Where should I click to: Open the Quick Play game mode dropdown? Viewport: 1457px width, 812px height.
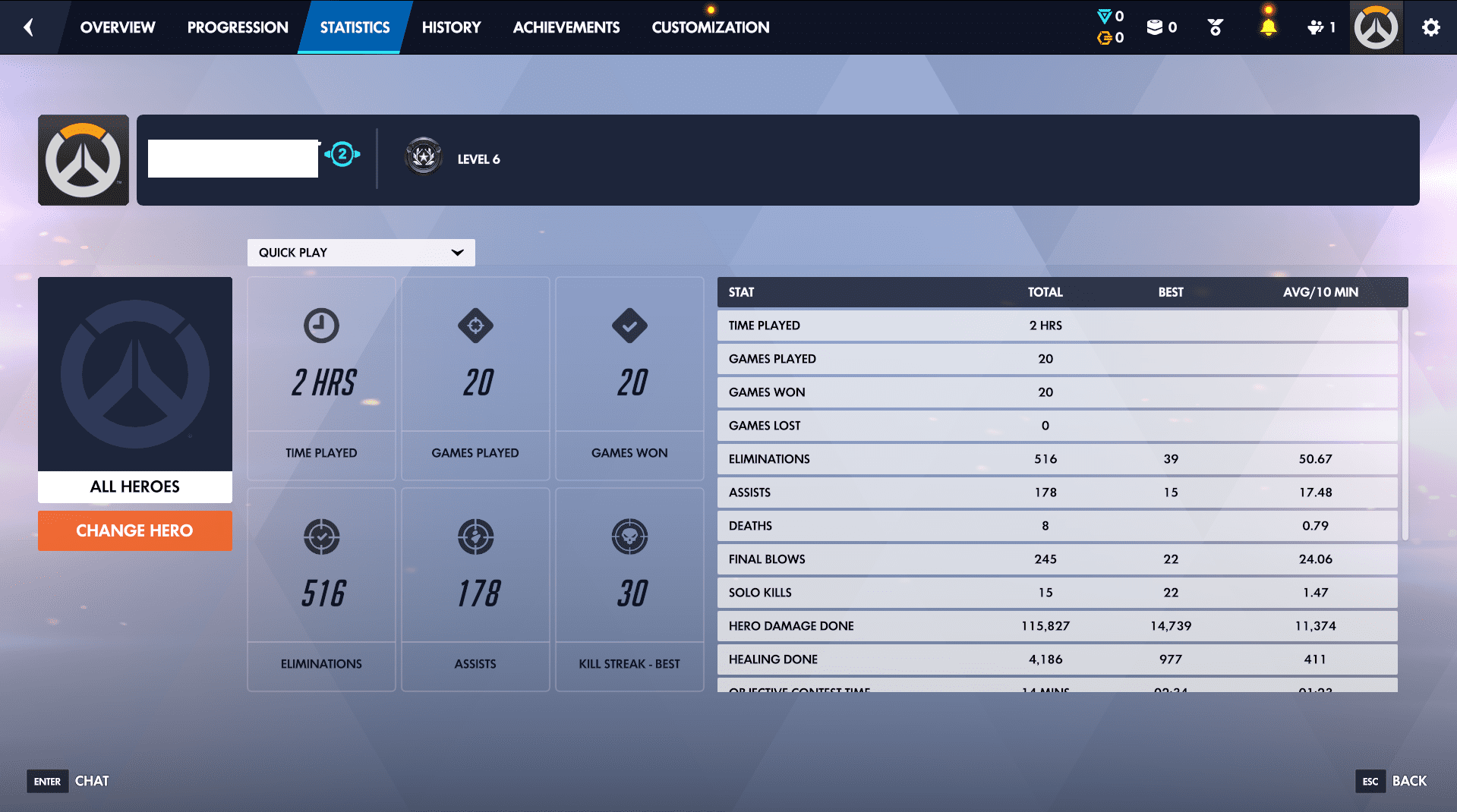[361, 253]
